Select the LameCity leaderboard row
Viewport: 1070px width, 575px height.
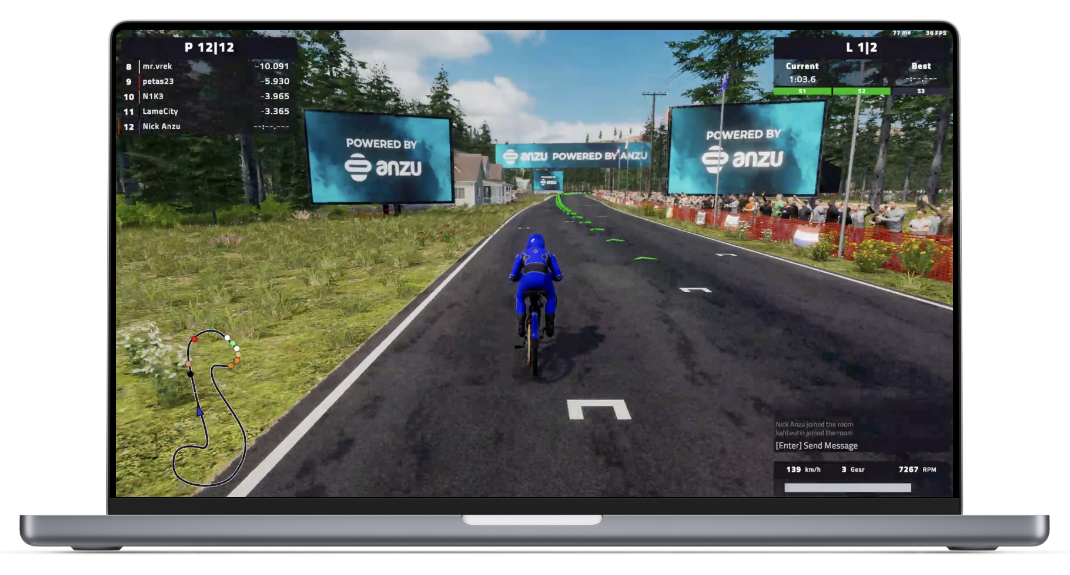207,111
